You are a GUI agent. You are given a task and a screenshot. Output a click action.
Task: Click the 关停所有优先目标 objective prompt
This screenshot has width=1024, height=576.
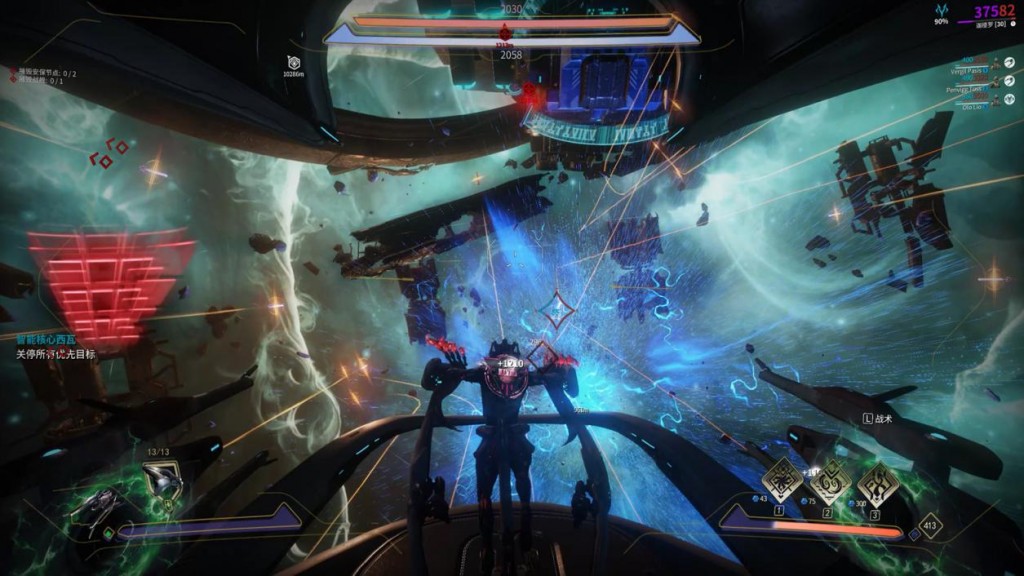coord(55,354)
